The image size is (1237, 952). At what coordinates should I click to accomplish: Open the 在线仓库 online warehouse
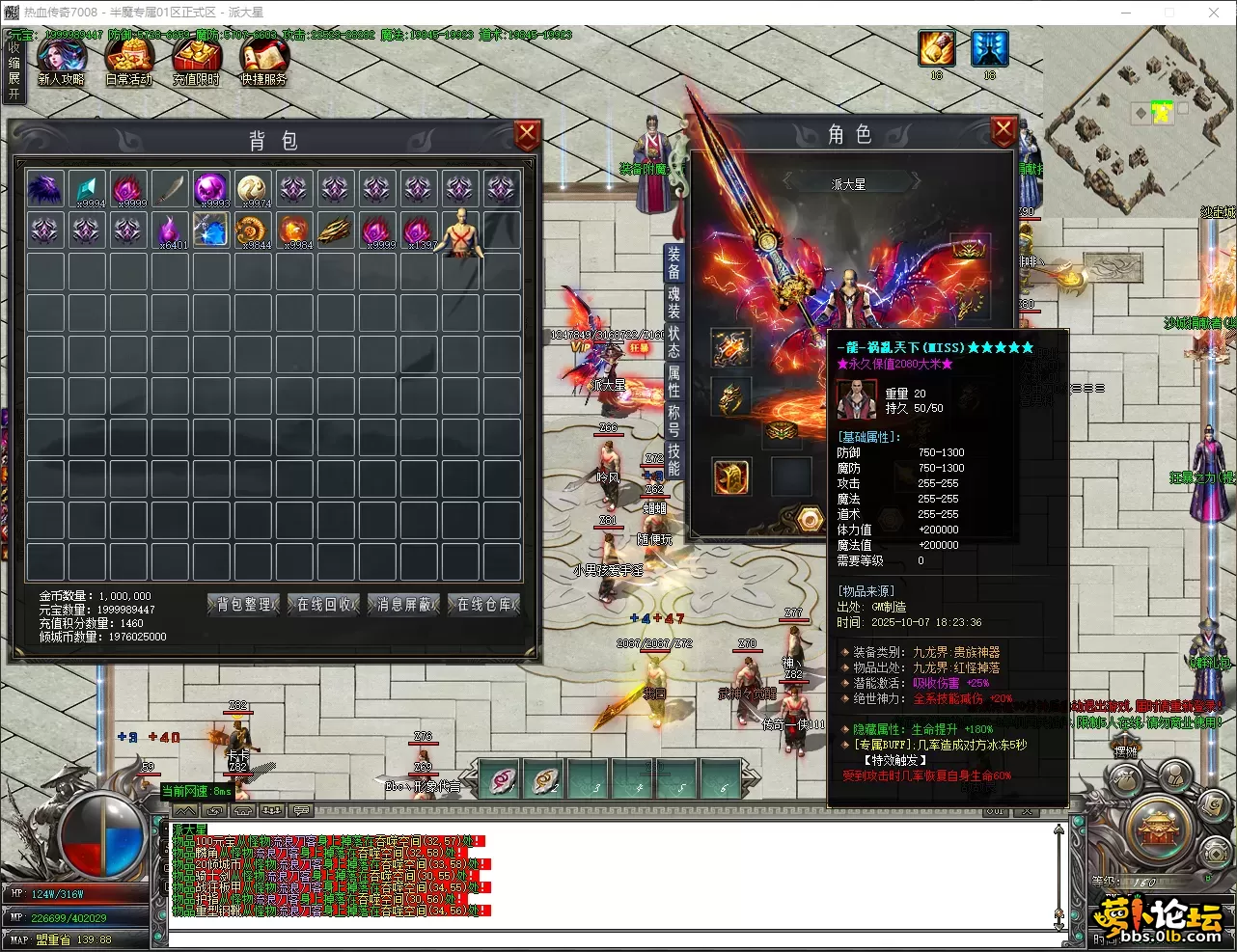coord(484,605)
